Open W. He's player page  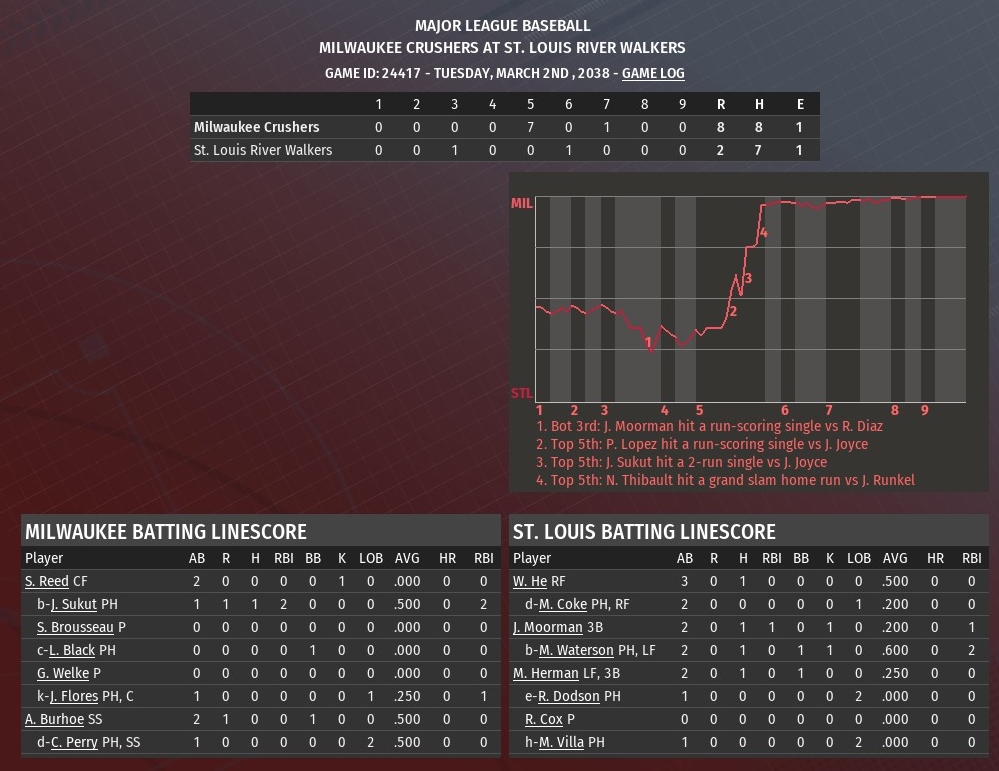[530, 581]
